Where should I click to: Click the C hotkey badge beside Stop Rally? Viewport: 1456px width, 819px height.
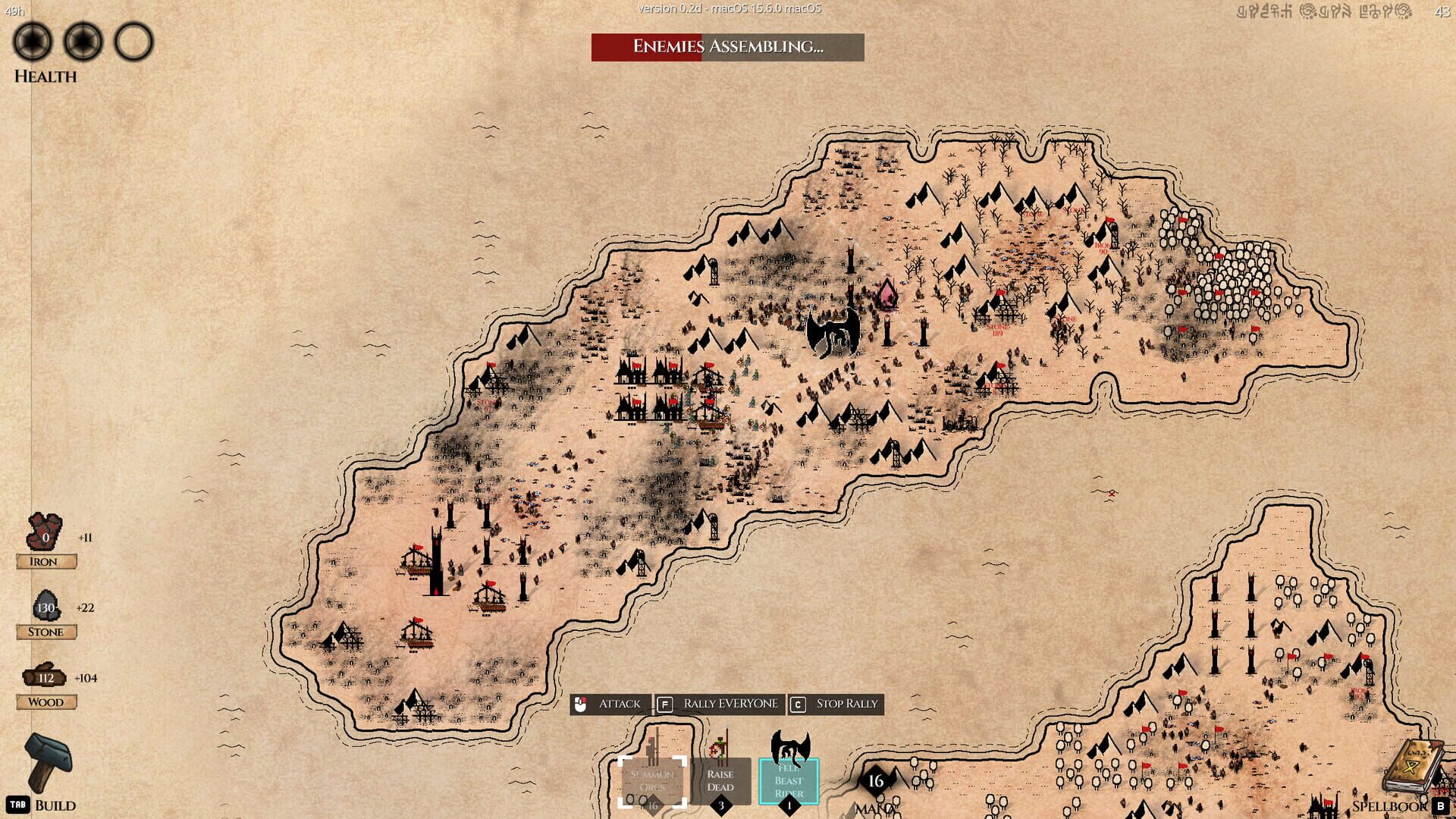point(796,703)
